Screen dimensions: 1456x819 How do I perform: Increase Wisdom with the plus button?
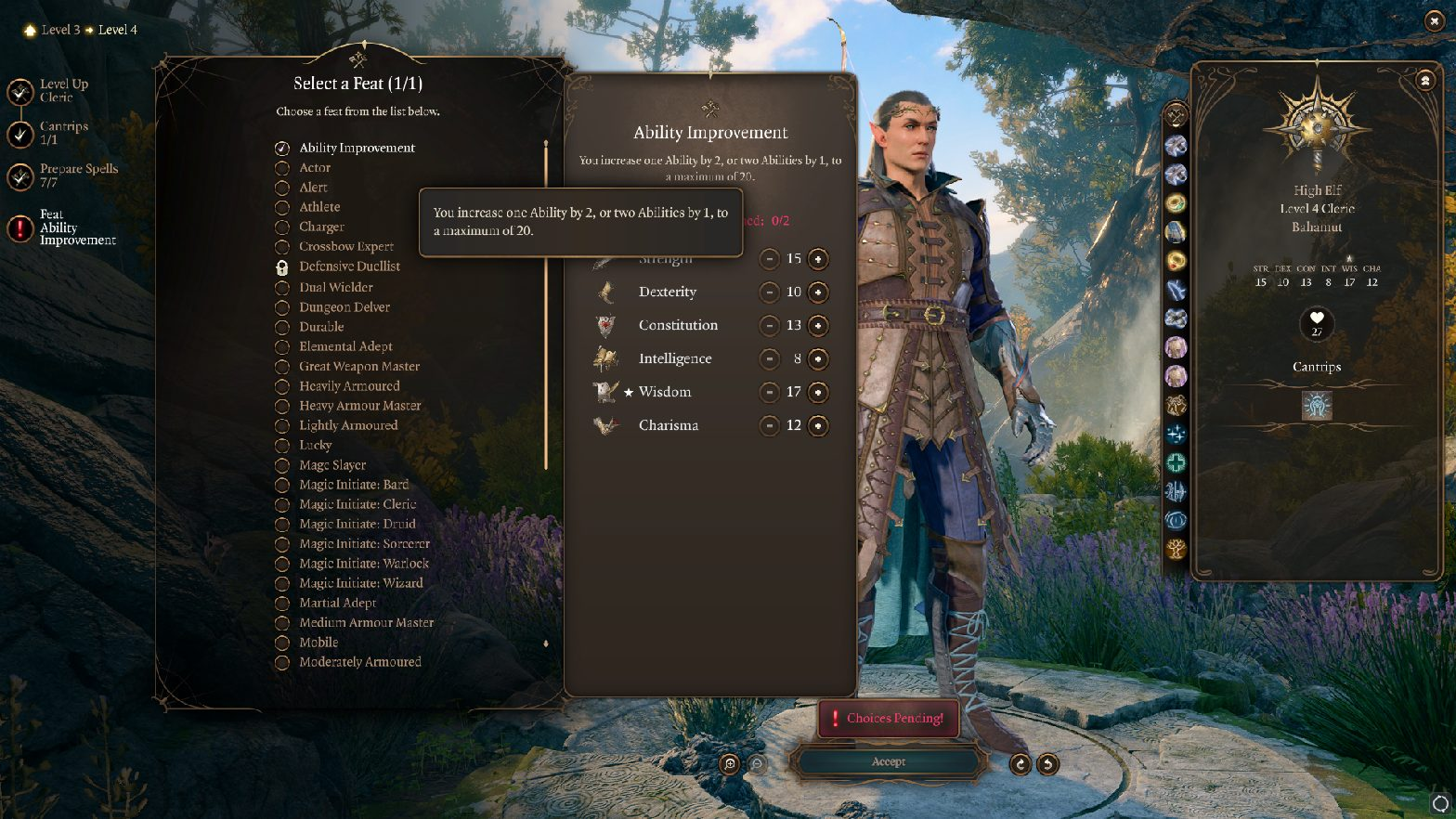click(x=817, y=393)
